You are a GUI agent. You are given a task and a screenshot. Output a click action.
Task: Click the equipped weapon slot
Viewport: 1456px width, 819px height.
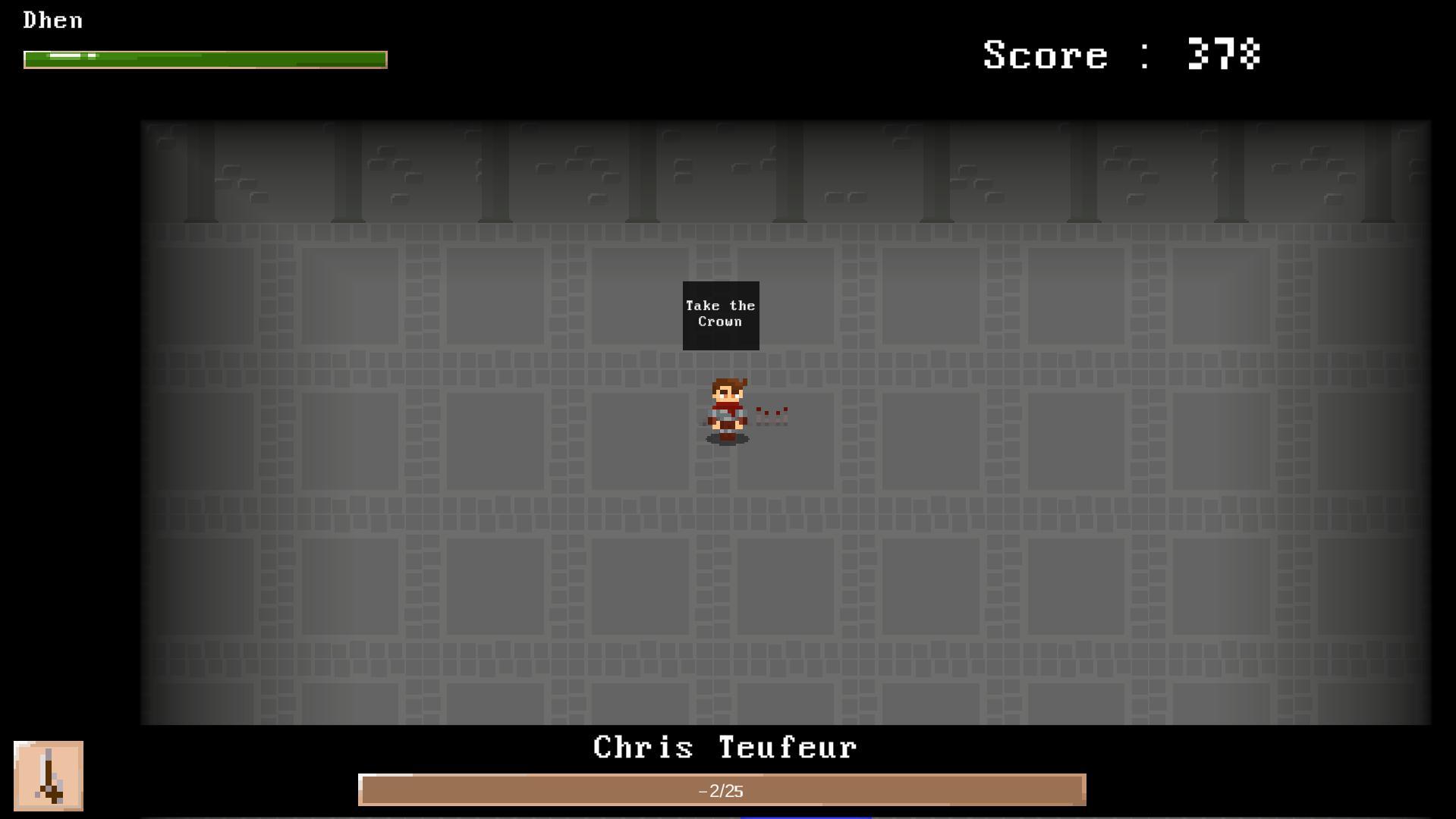pyautogui.click(x=49, y=775)
